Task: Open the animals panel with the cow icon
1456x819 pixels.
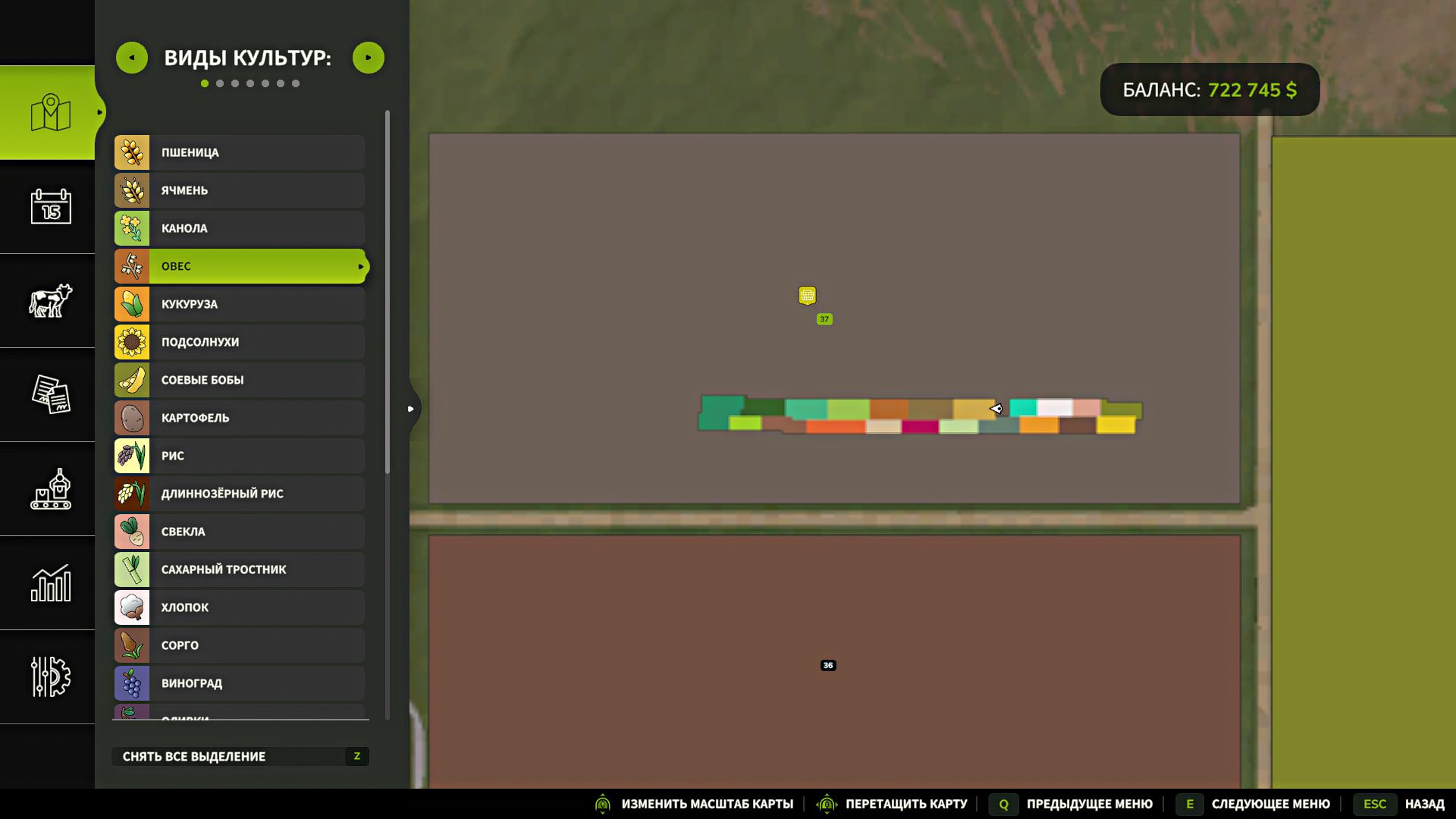Action: [x=48, y=302]
